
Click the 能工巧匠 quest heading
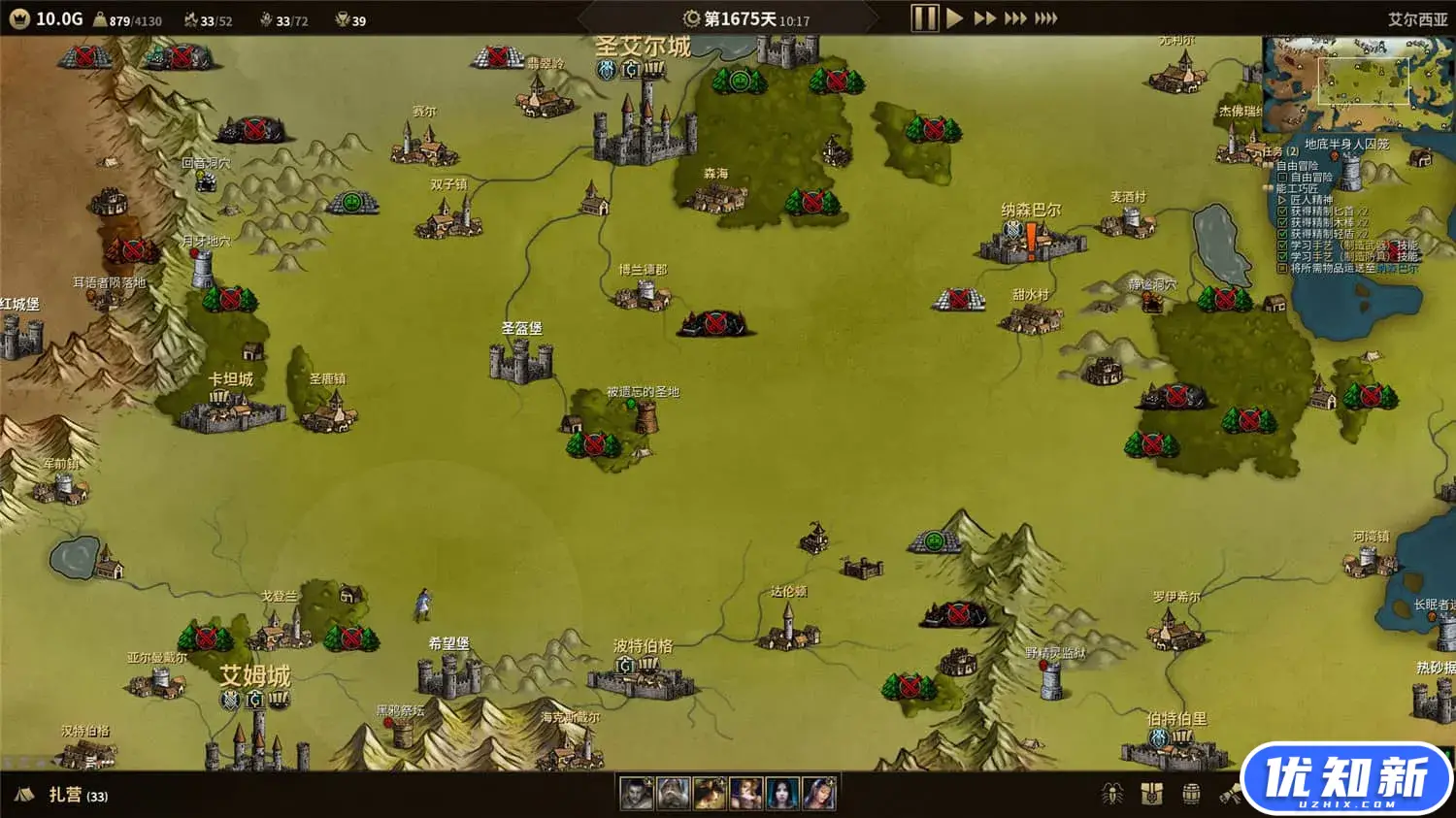pyautogui.click(x=1297, y=188)
